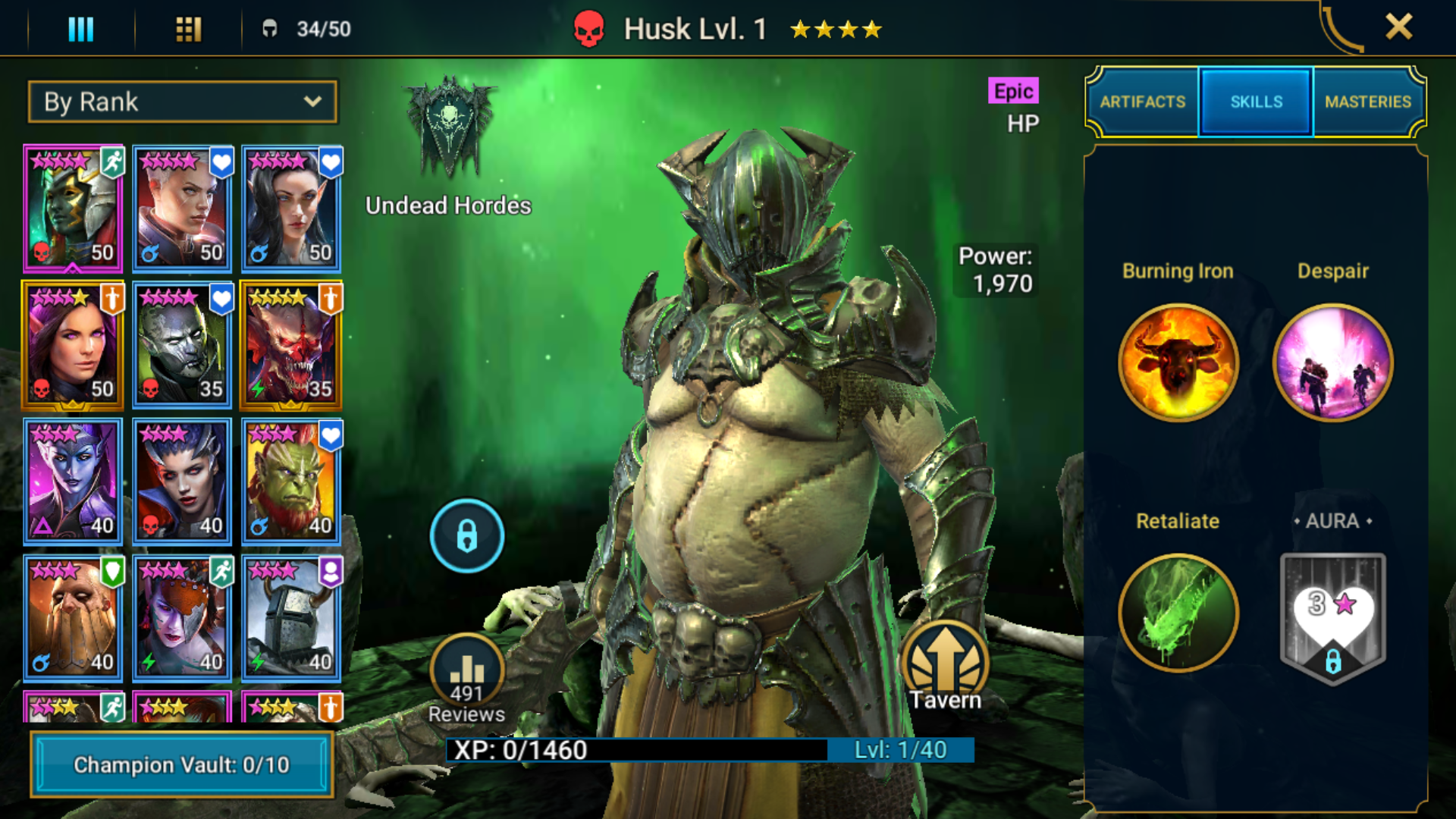The width and height of the screenshot is (1456, 819).
Task: View the Retaliate skill
Action: click(1177, 613)
